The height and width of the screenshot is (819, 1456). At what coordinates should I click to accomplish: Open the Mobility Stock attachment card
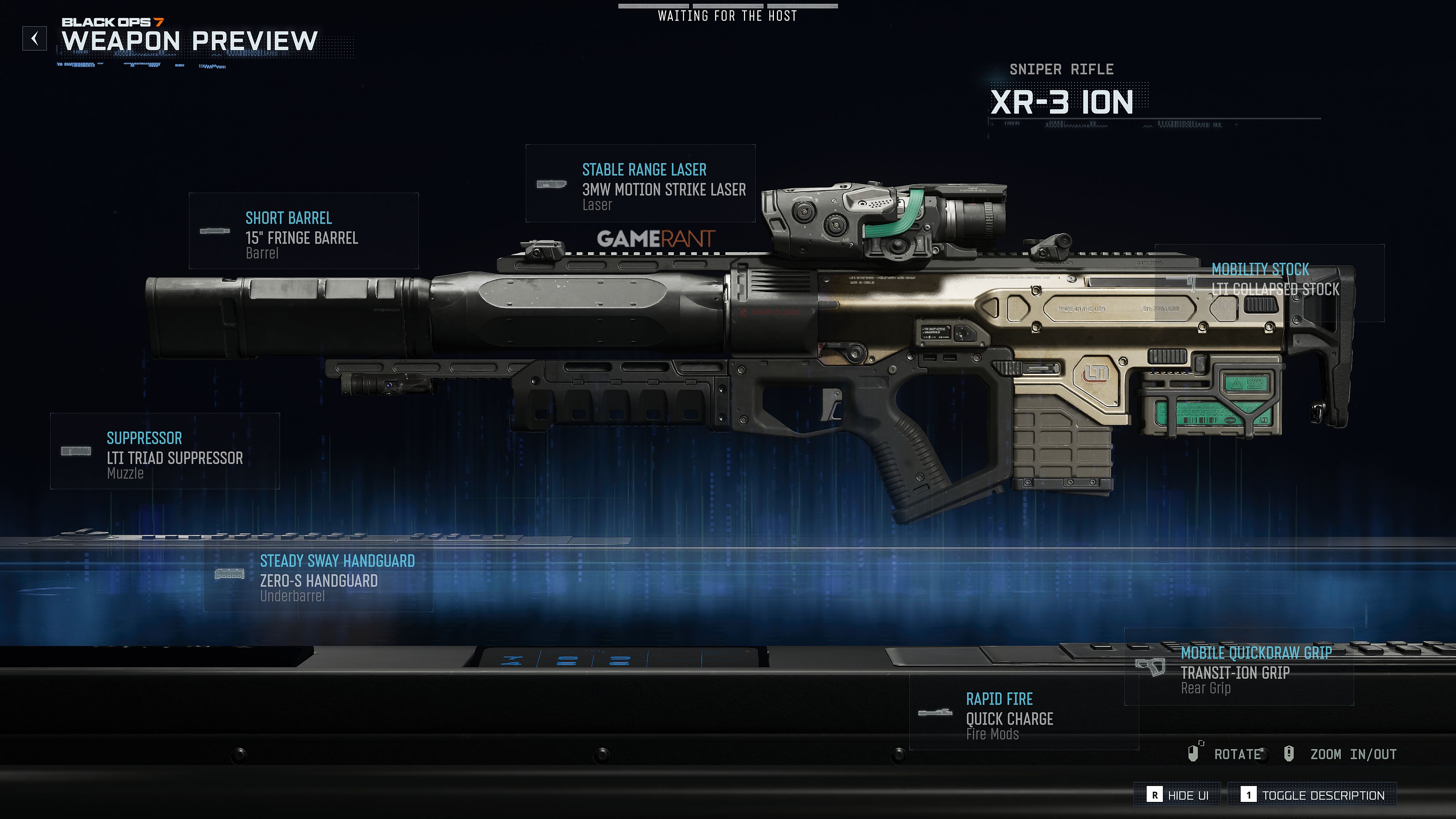click(x=1269, y=283)
